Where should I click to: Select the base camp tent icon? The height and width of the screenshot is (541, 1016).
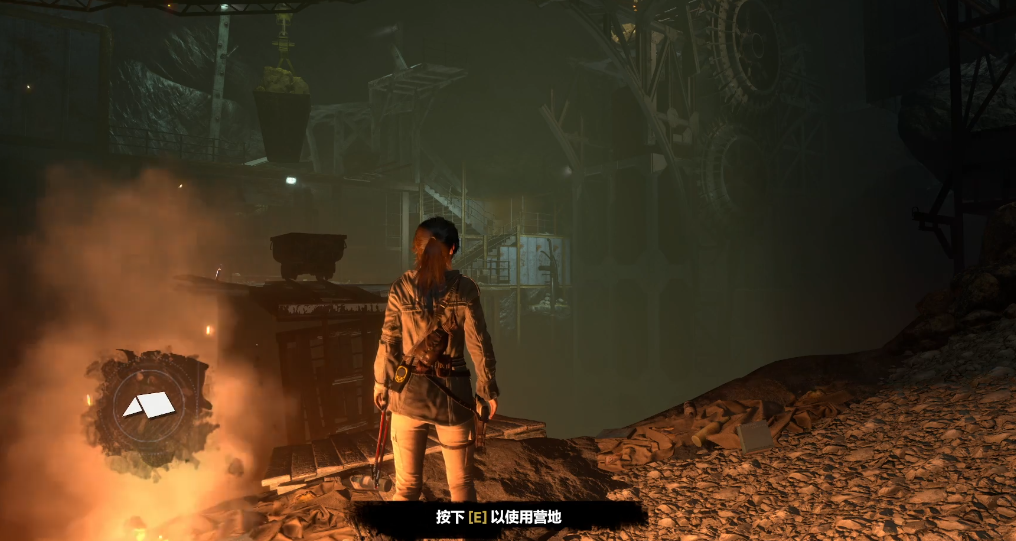coord(148,404)
